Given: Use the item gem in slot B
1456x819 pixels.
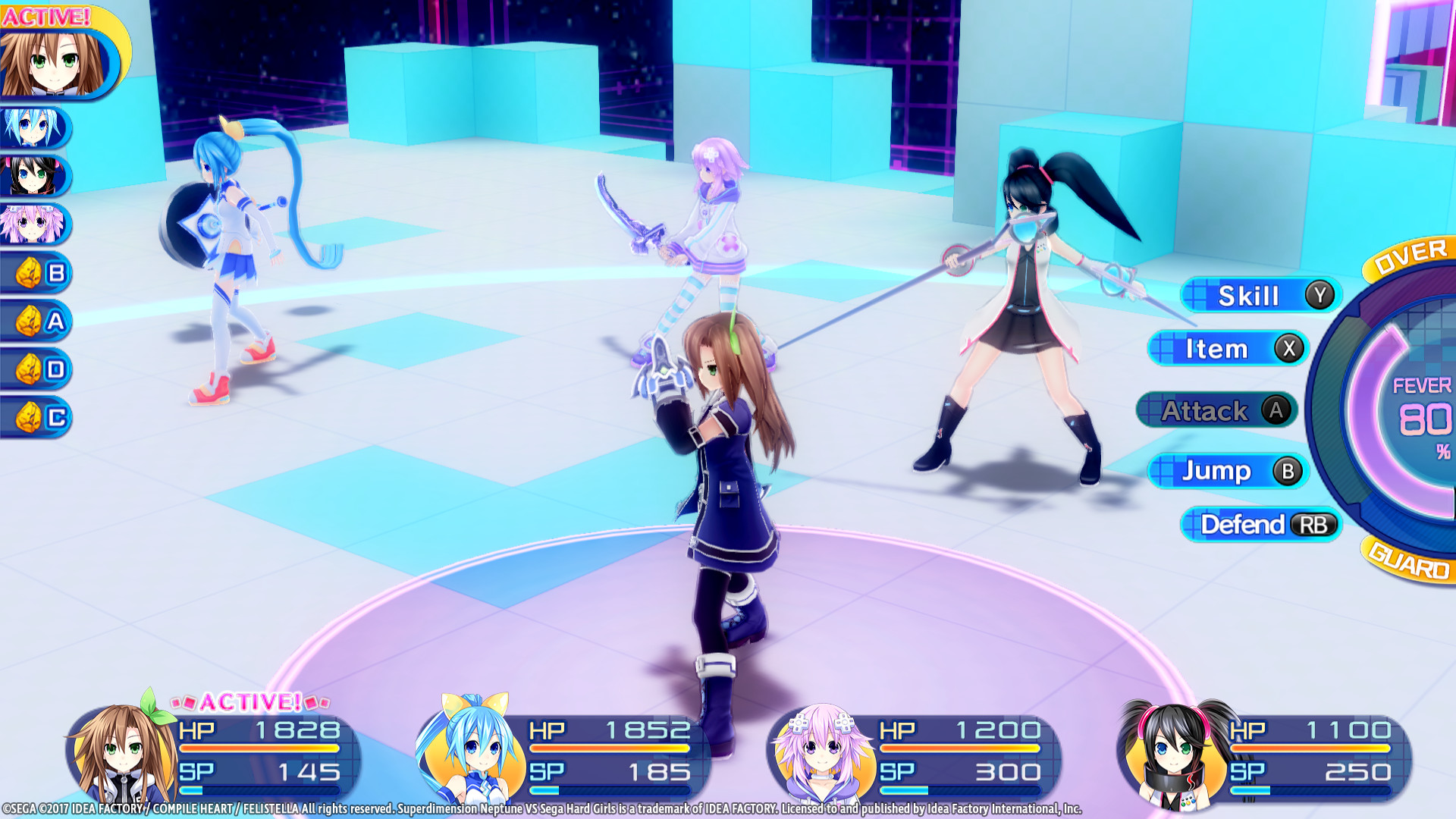Looking at the screenshot, I should 34,273.
